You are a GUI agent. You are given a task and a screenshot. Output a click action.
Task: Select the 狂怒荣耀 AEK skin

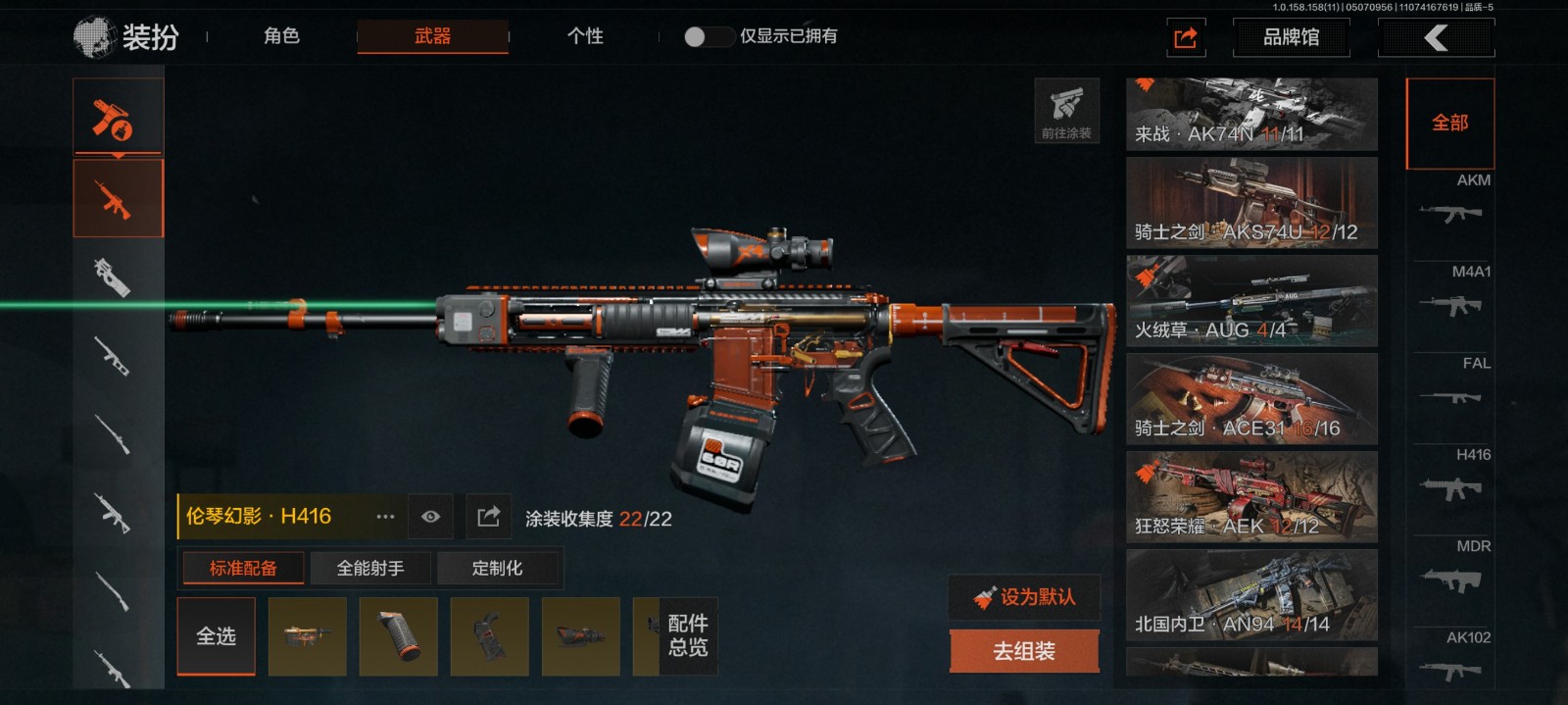tap(1251, 497)
